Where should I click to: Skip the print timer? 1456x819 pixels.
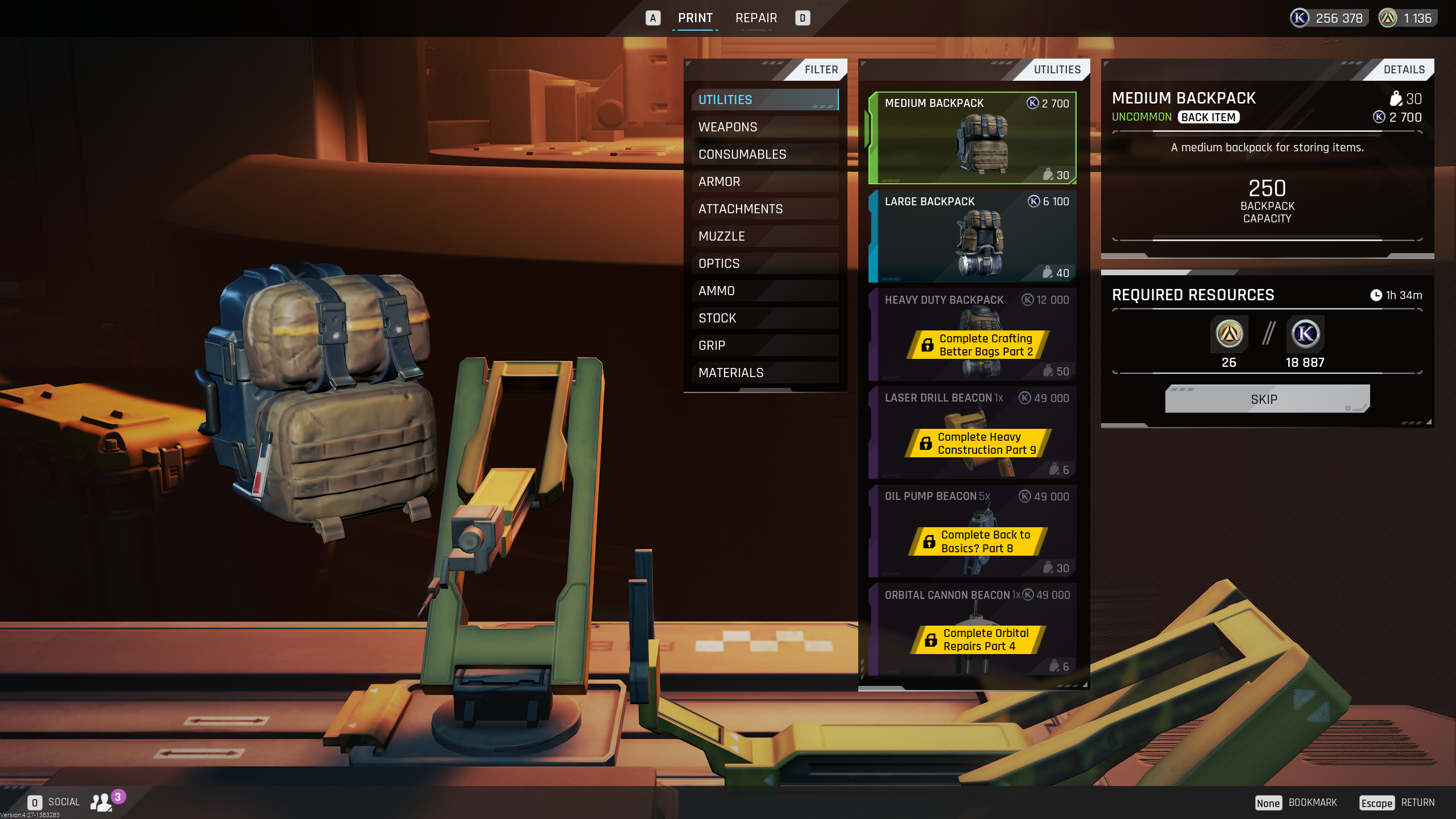tap(1267, 399)
